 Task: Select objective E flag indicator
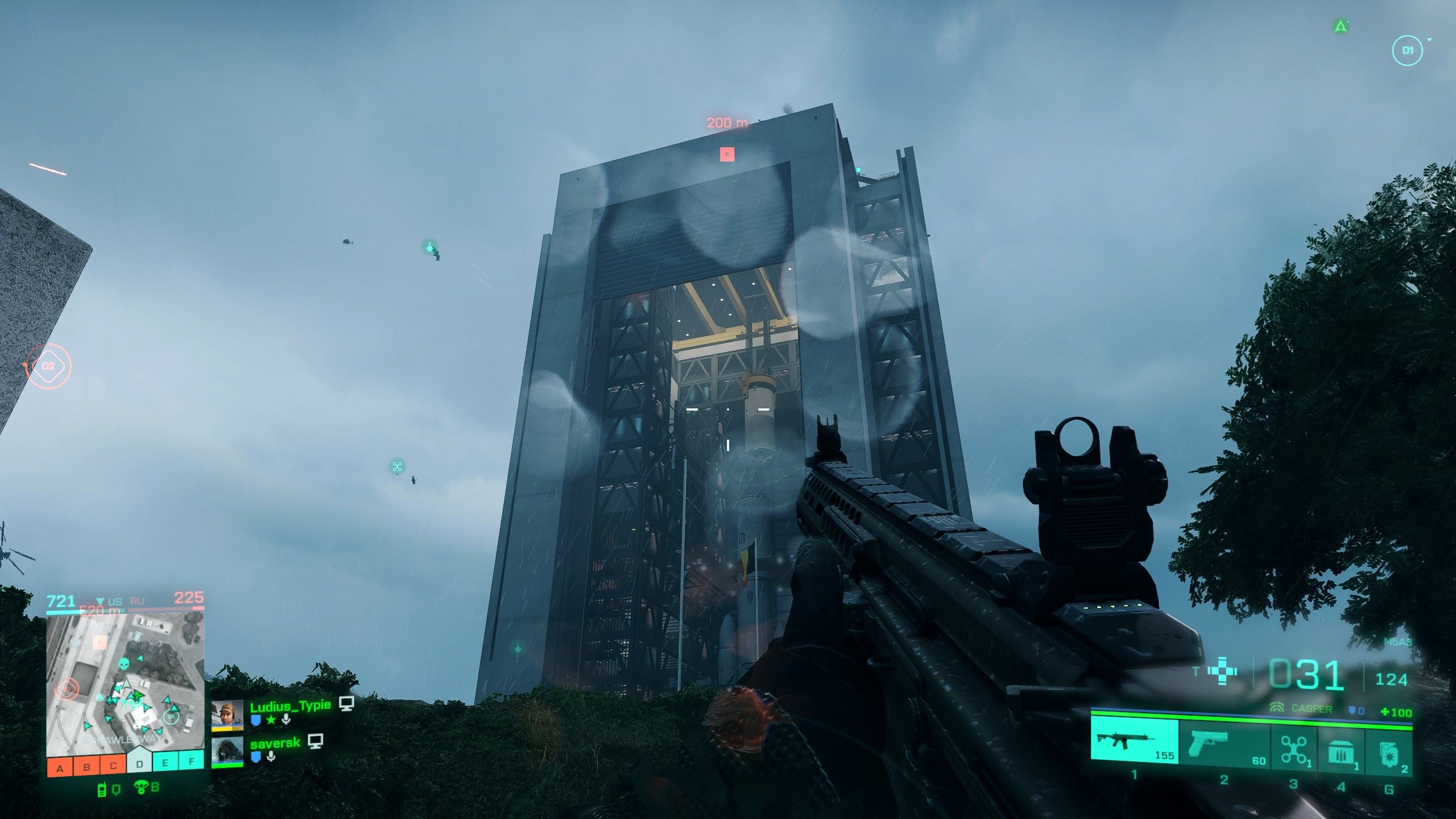pyautogui.click(x=165, y=762)
